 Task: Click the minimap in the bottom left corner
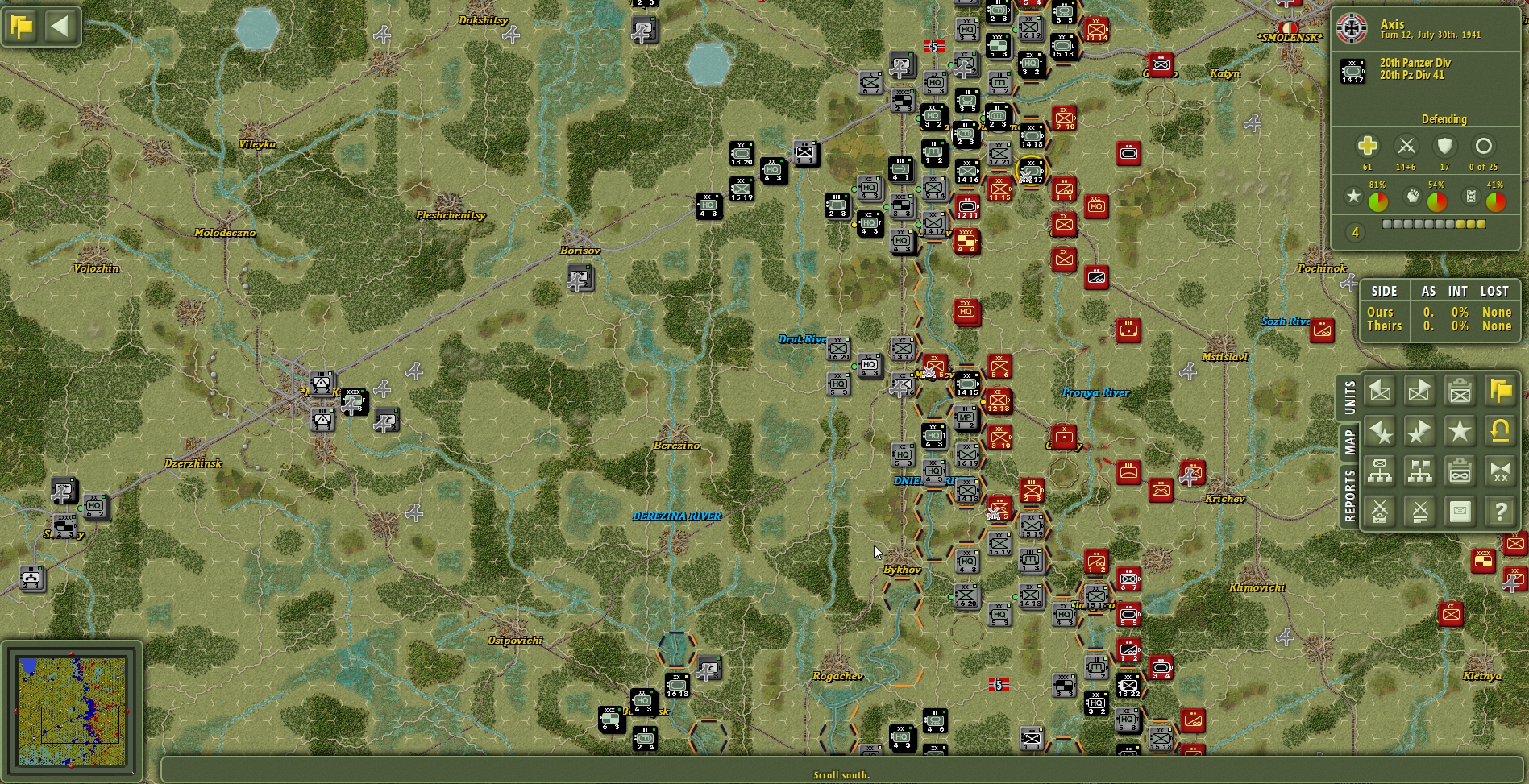73,709
